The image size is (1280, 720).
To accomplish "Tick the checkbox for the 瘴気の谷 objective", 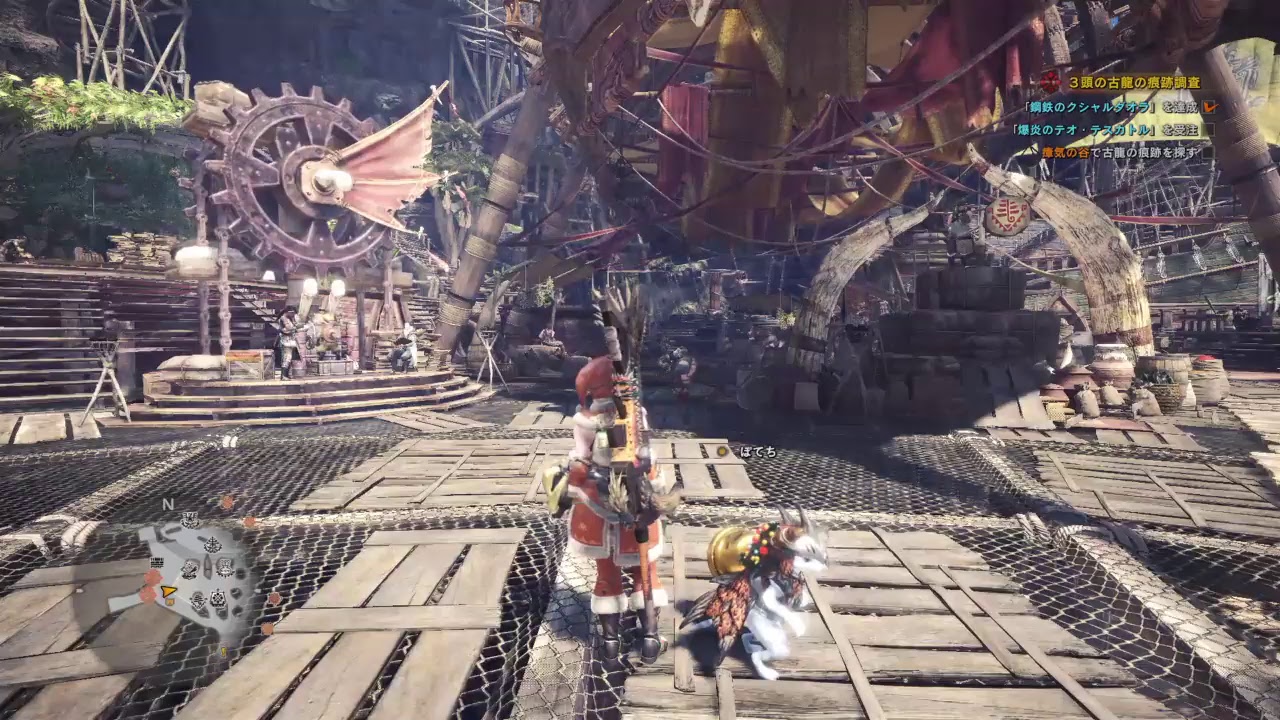I will (x=1210, y=153).
